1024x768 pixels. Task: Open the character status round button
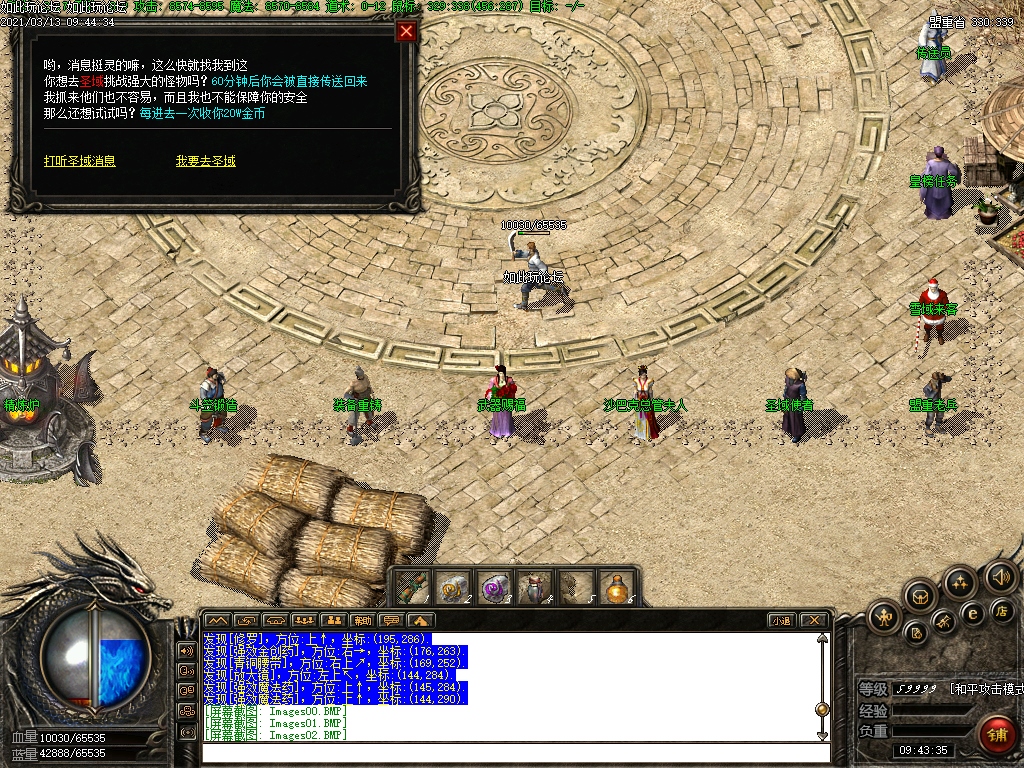click(x=883, y=616)
